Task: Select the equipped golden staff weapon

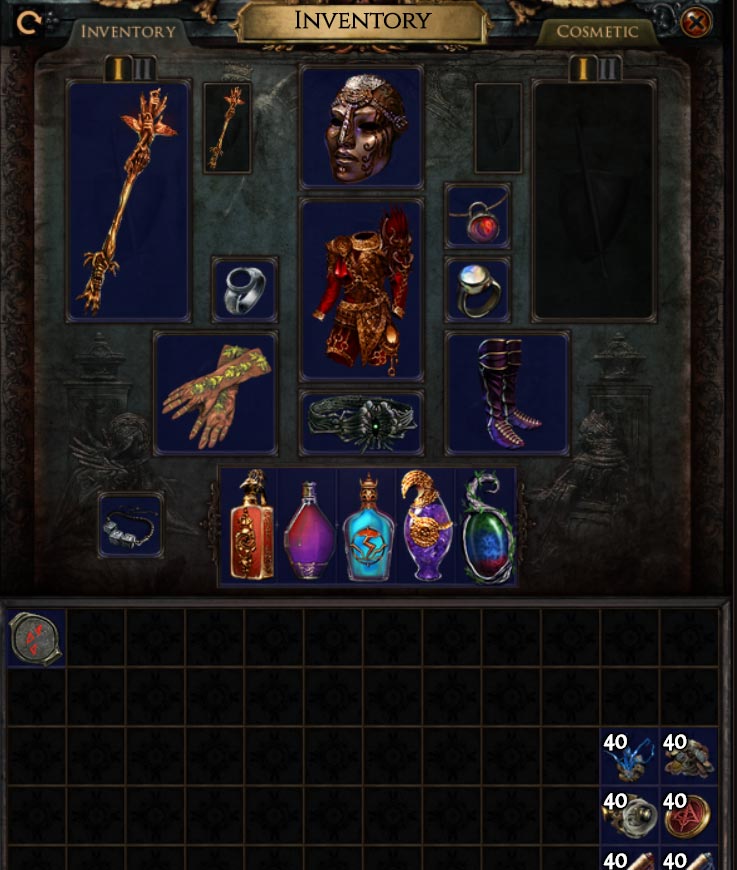Action: pyautogui.click(x=128, y=200)
